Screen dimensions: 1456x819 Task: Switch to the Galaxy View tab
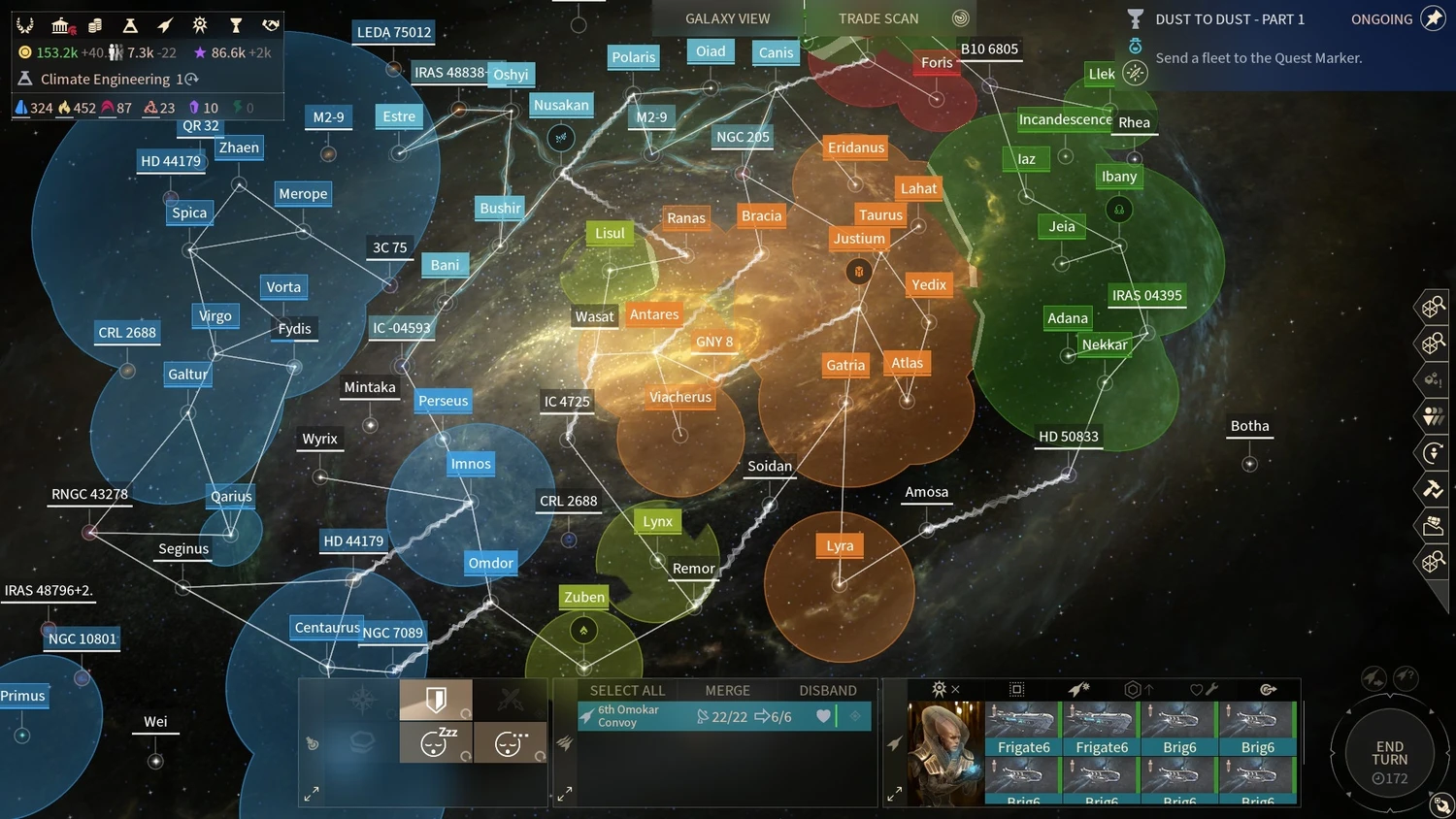[727, 18]
